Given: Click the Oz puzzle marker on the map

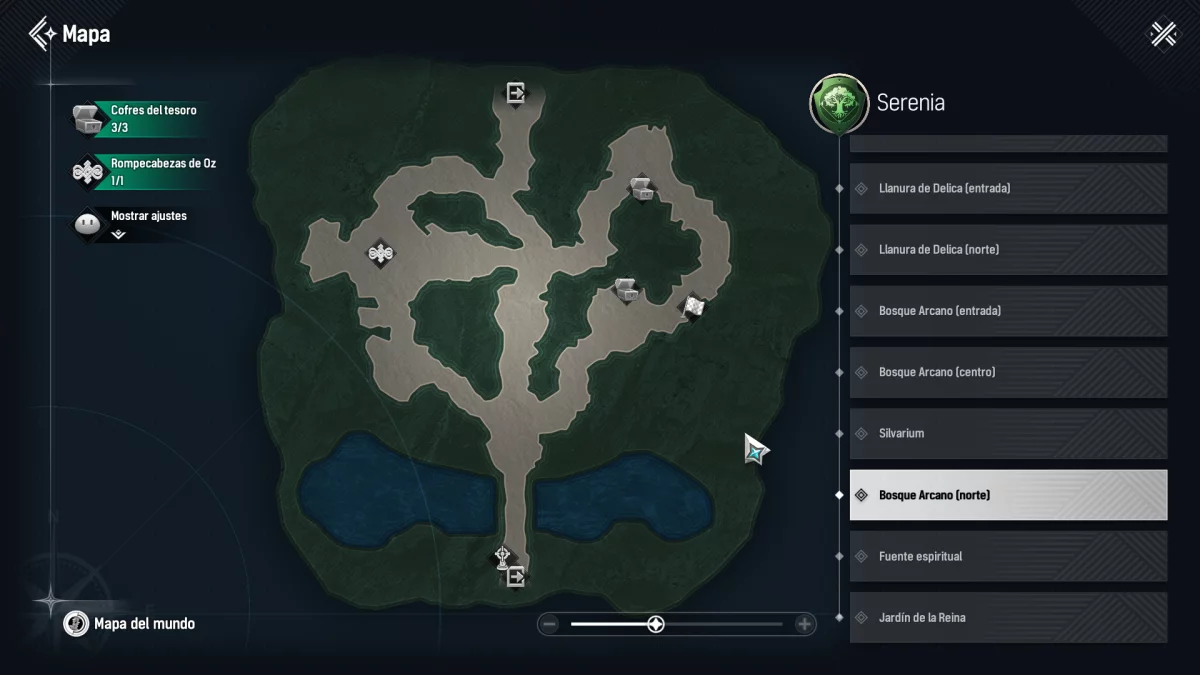Looking at the screenshot, I should pos(379,253).
